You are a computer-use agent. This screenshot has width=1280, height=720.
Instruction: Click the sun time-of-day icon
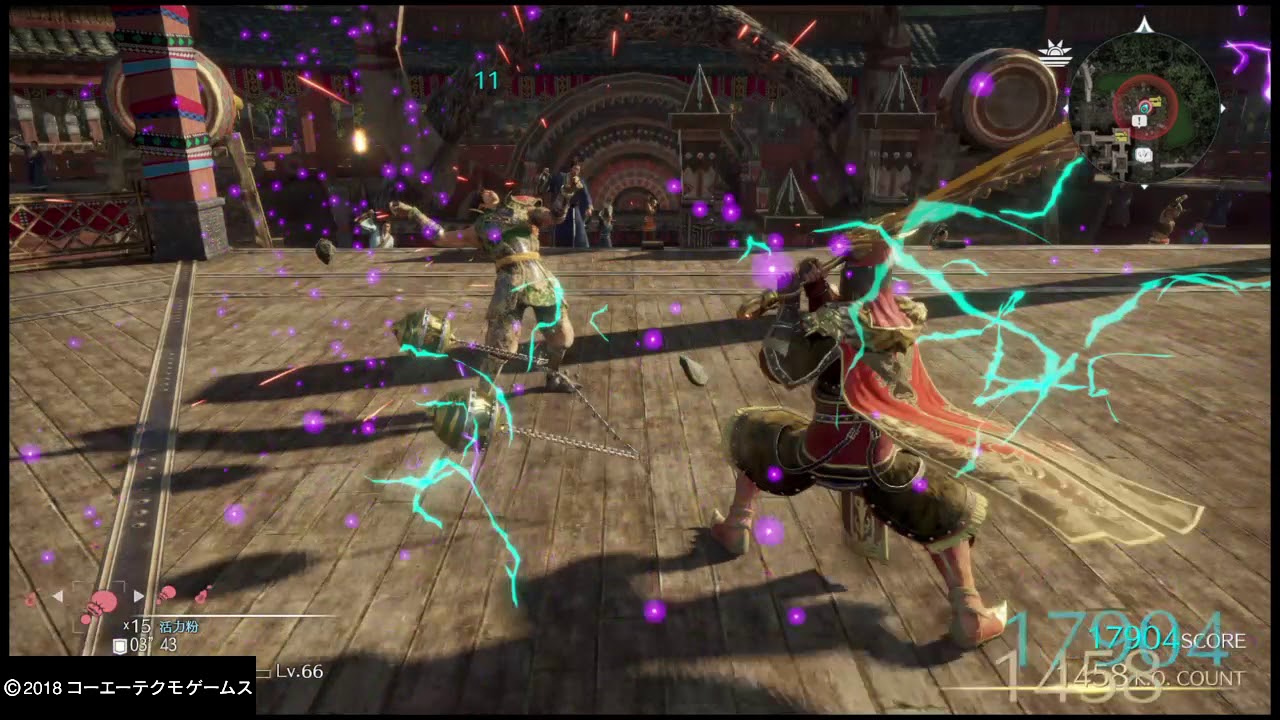(x=1052, y=53)
